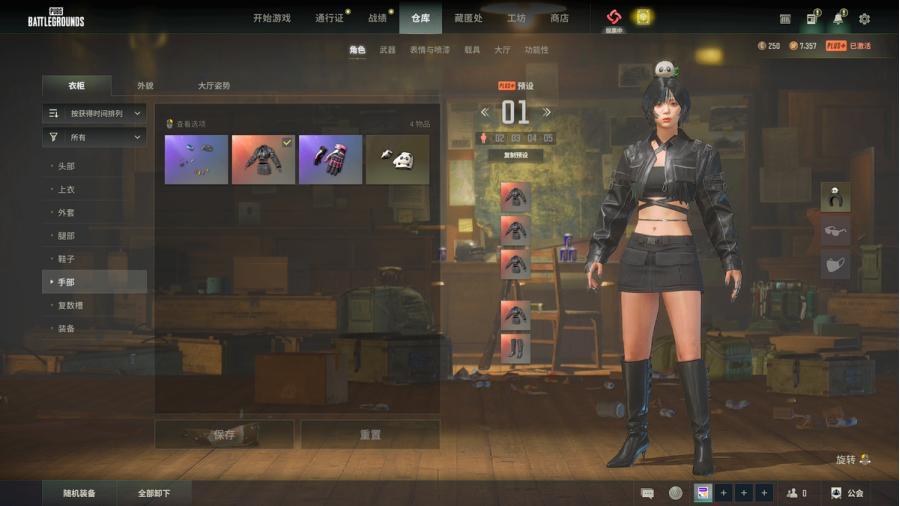Select the 外套 jacket category
Image resolution: width=900 pixels, height=506 pixels.
click(66, 212)
